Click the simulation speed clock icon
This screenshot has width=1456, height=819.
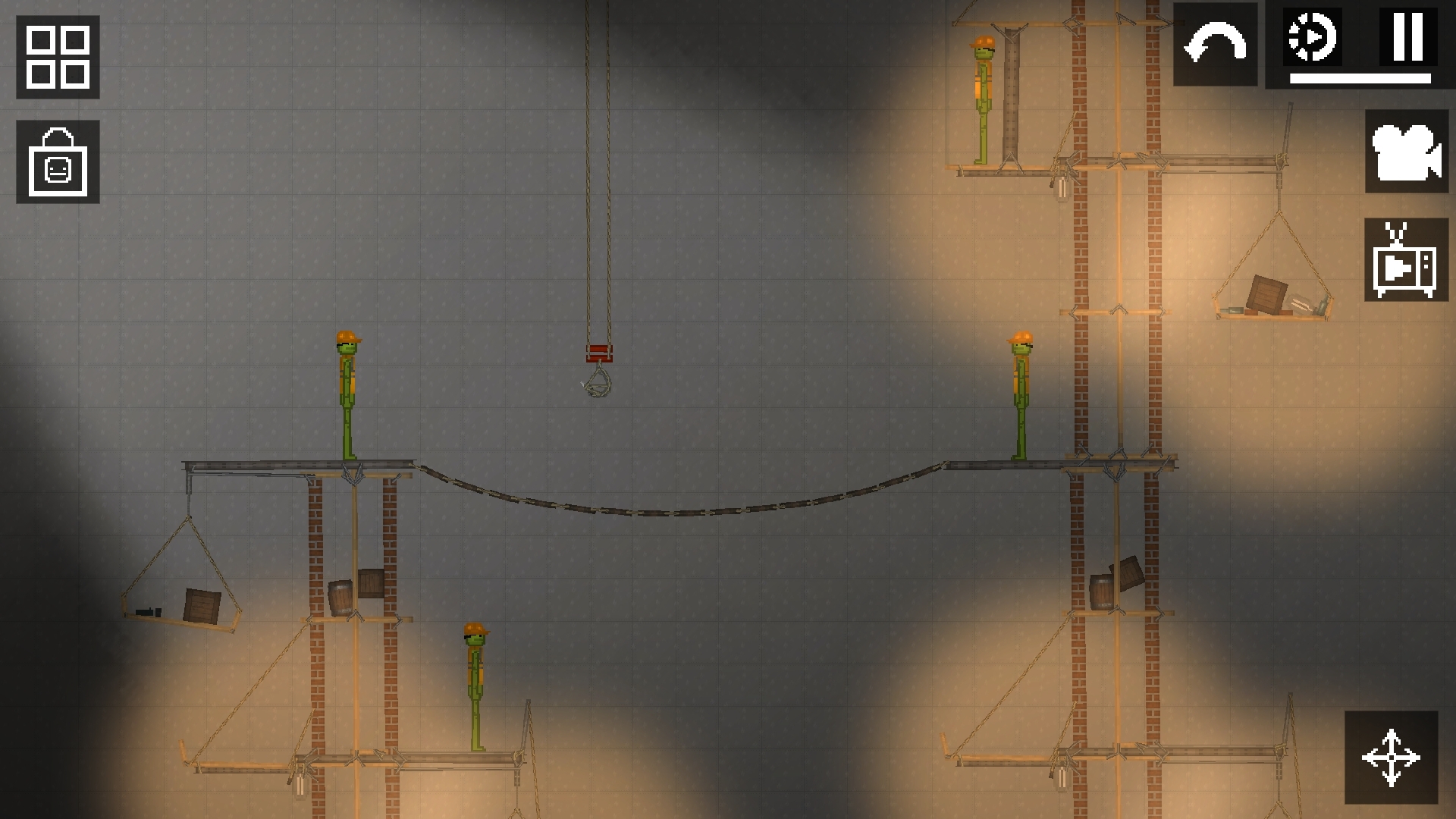point(1311,38)
